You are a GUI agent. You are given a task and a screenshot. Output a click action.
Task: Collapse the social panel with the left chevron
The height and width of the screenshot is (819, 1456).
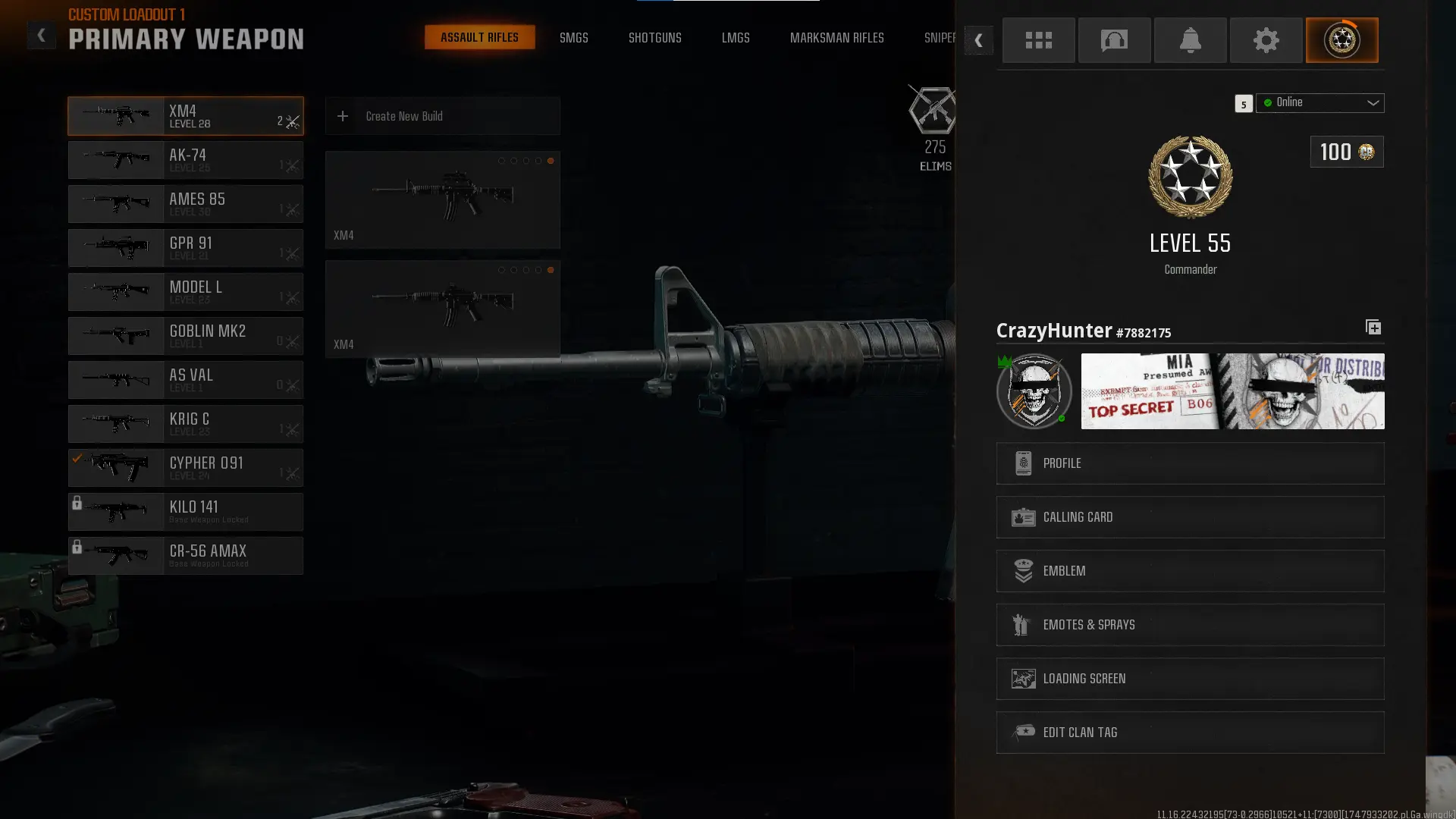click(x=979, y=40)
